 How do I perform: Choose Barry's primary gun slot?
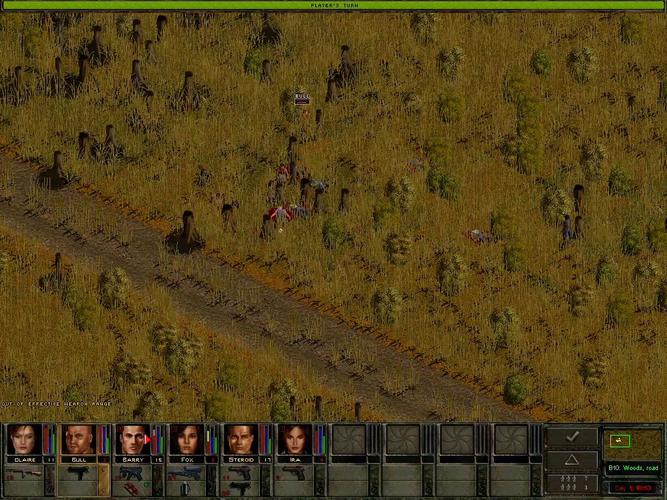[130, 471]
